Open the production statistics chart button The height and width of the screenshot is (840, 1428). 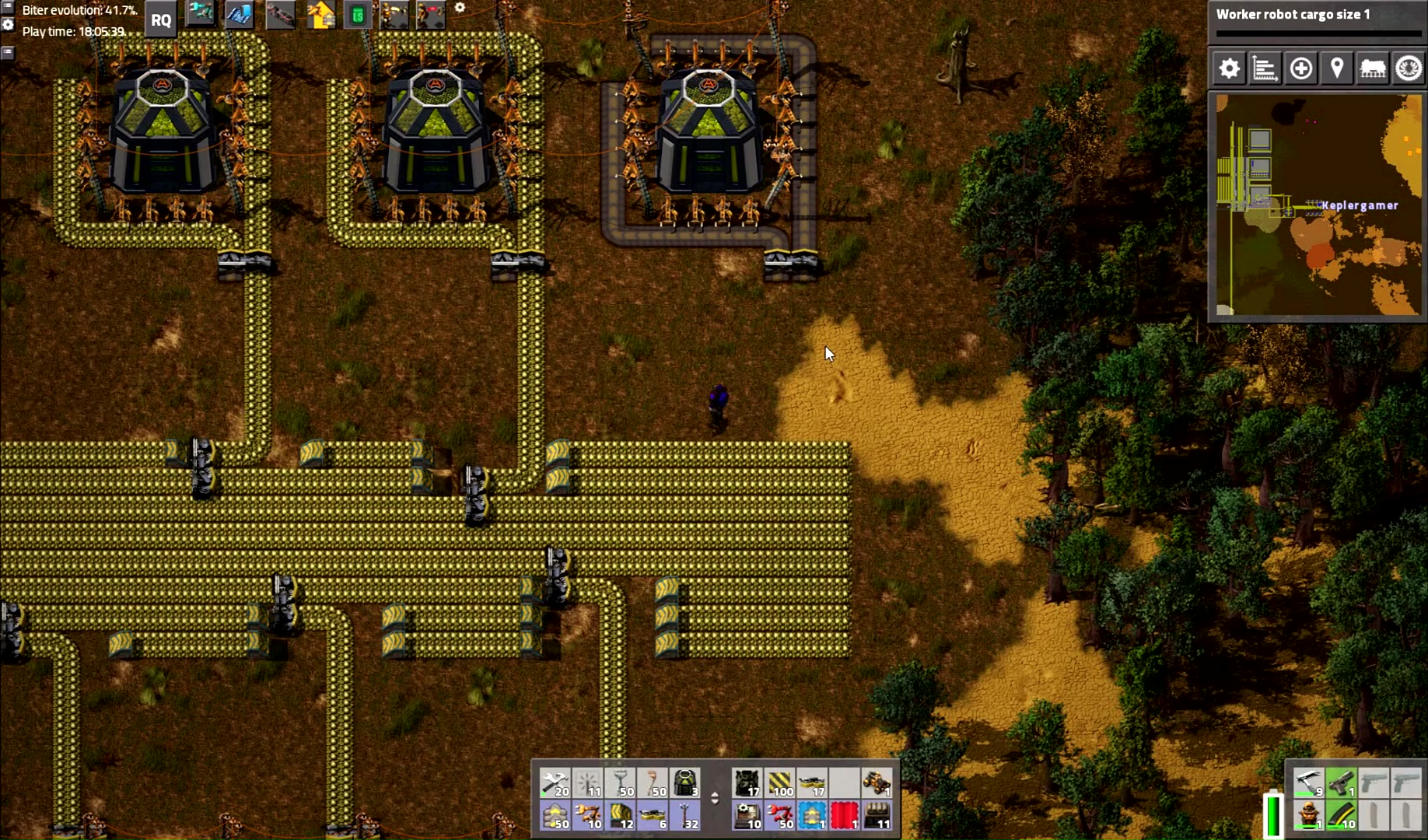click(1265, 69)
